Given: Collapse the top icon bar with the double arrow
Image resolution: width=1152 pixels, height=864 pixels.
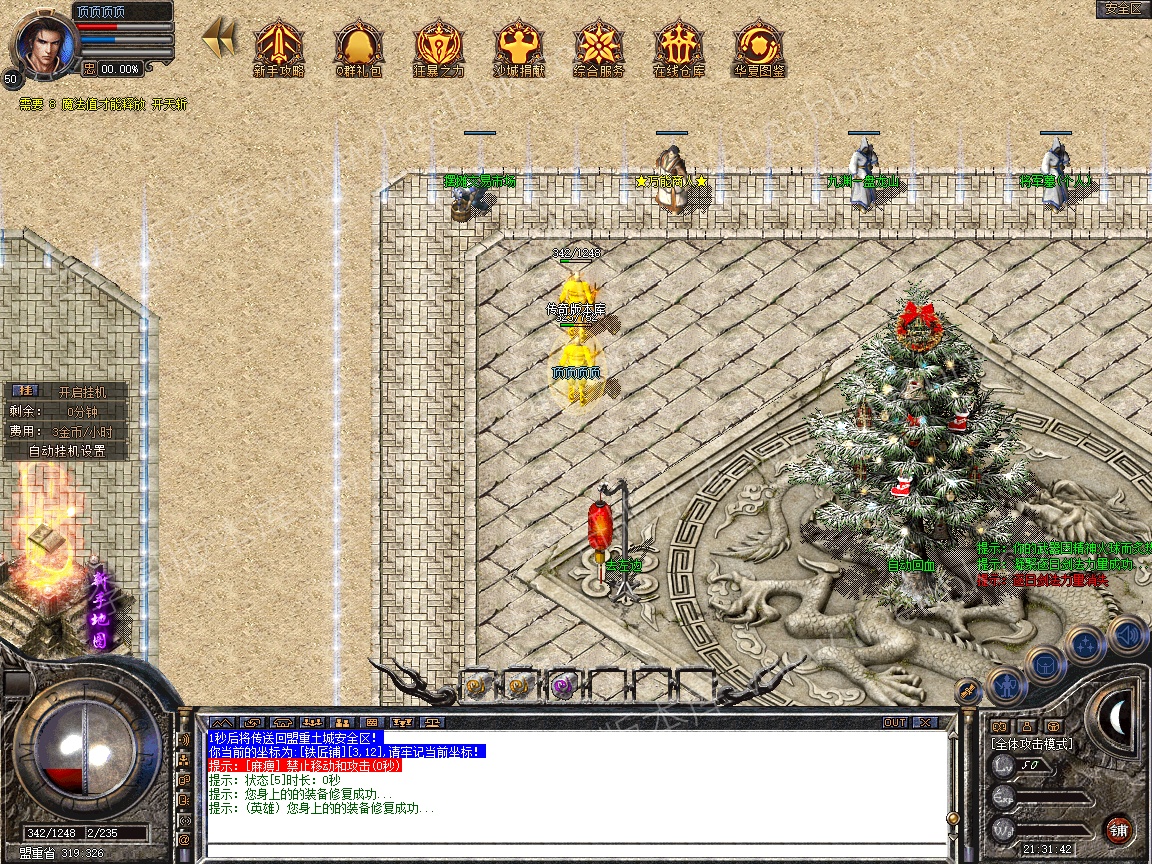Looking at the screenshot, I should click(x=219, y=39).
